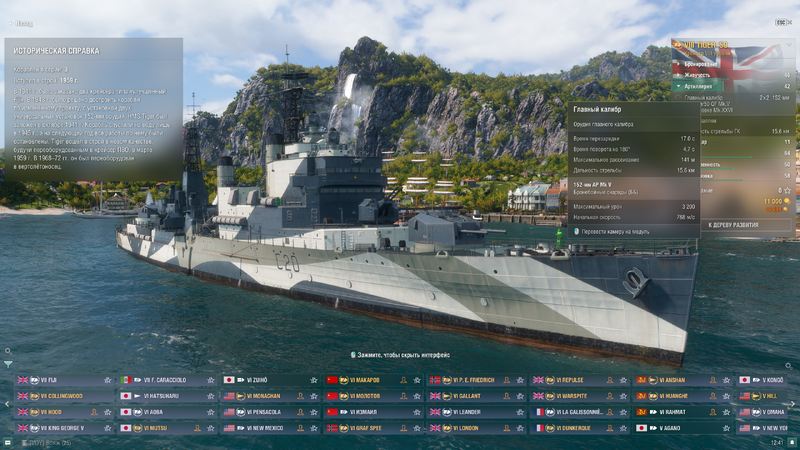The height and width of the screenshot is (450, 800).
Task: Open the carousel filter funnel icon
Action: click(8, 365)
